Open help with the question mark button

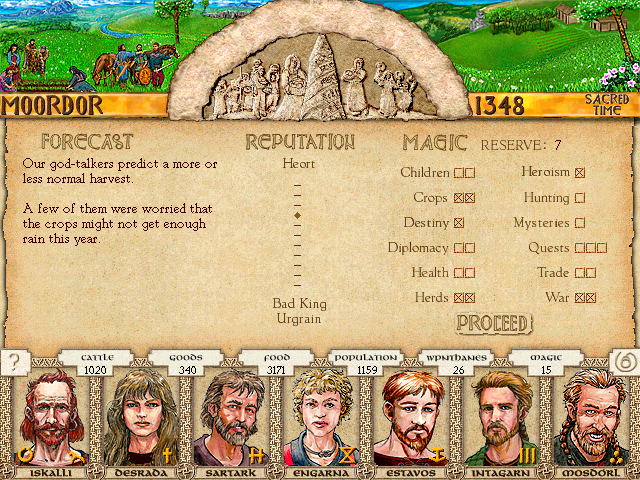[14, 361]
